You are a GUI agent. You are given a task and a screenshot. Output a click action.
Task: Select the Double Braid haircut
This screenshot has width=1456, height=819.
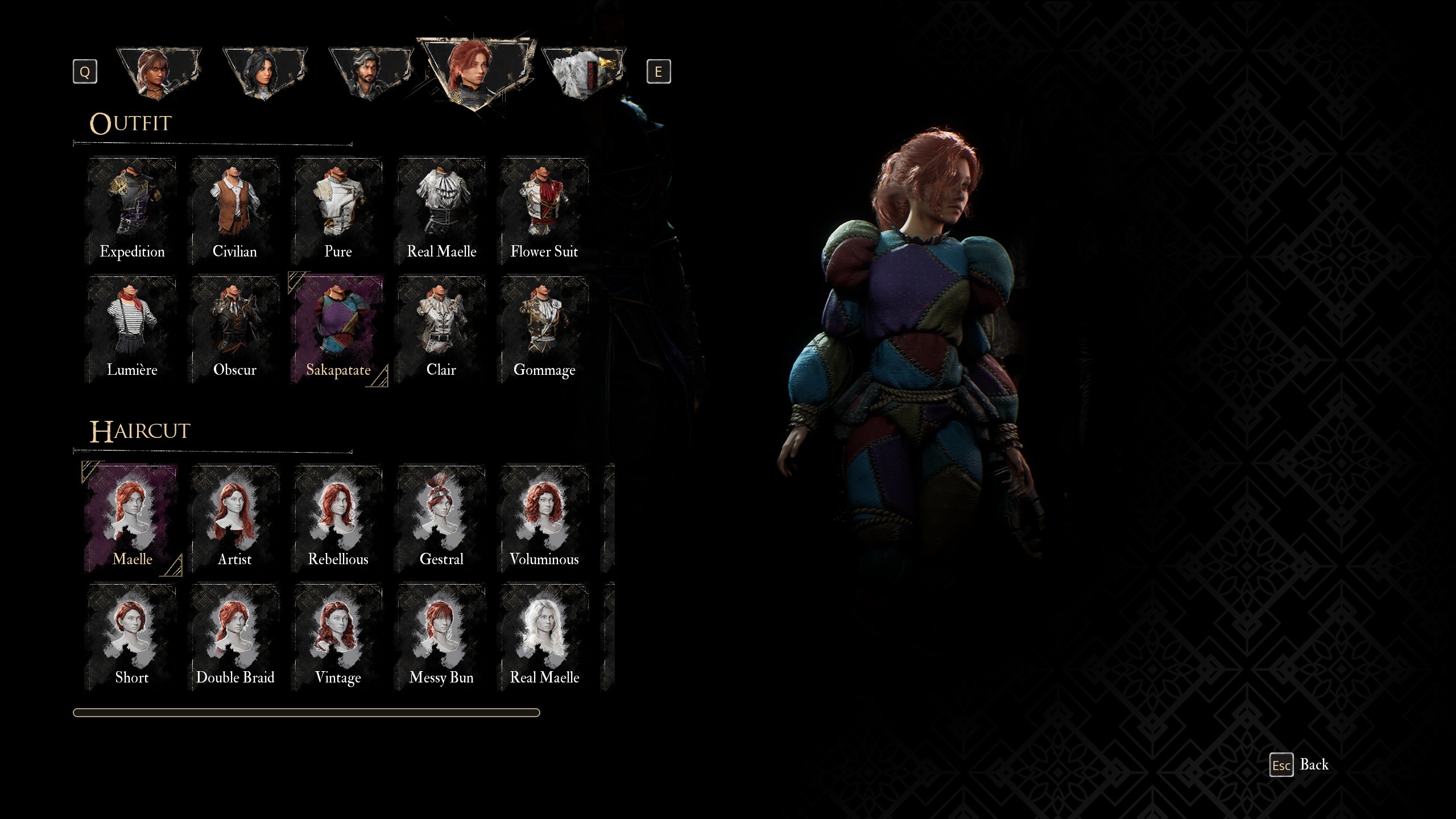click(235, 637)
